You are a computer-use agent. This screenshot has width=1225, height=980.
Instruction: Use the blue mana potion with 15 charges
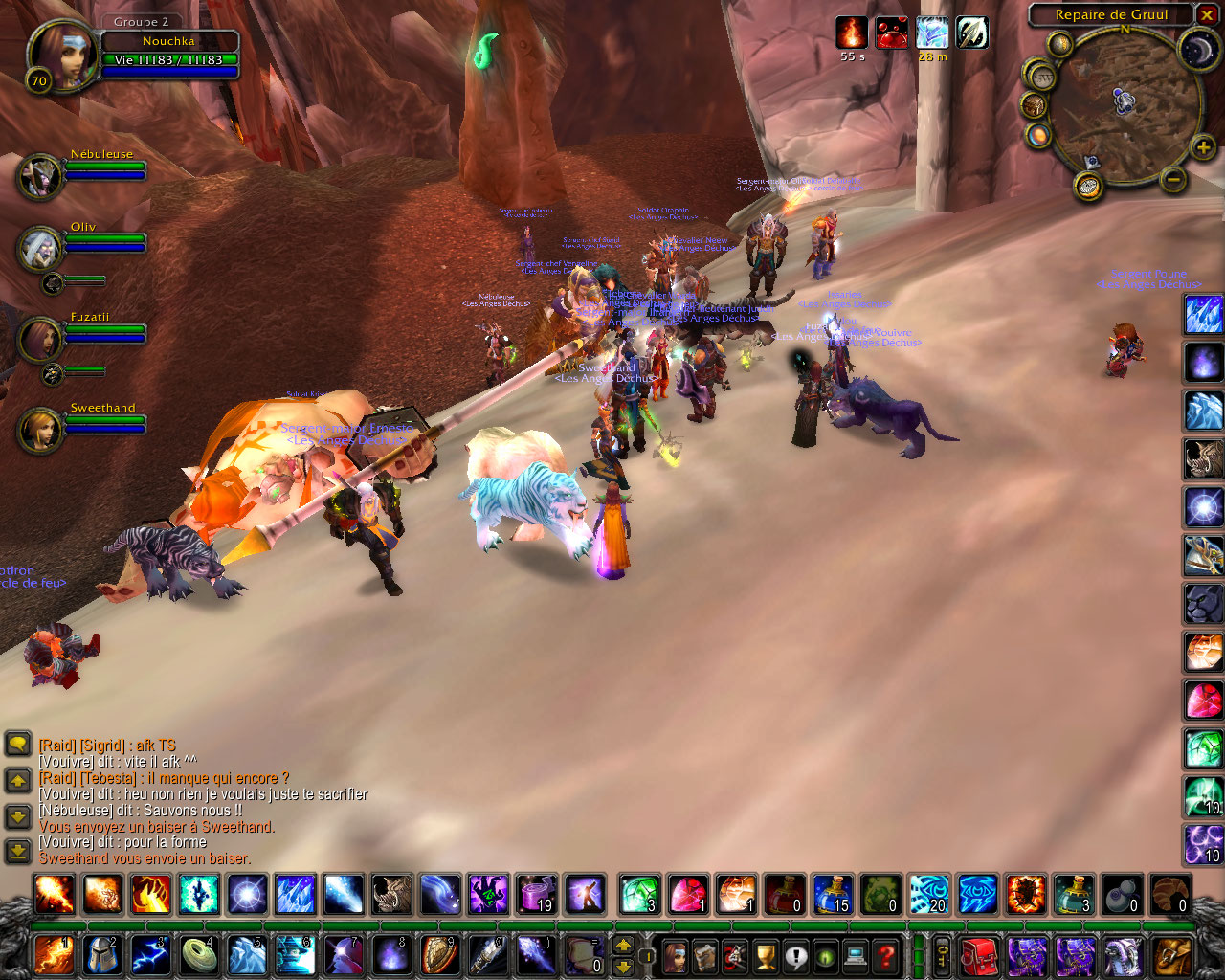pos(833,895)
